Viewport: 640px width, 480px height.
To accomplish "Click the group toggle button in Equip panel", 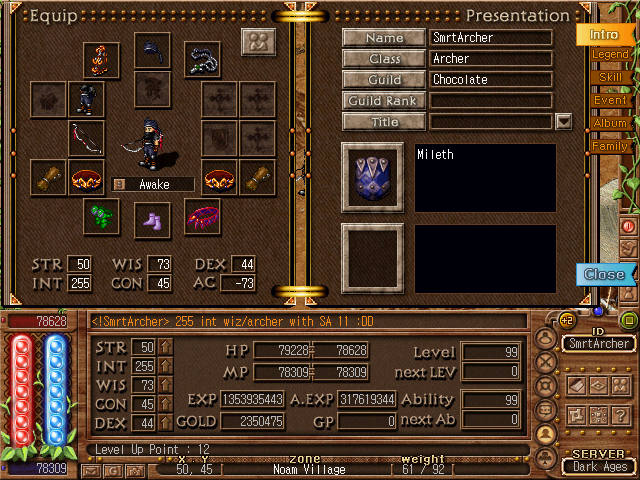I will pyautogui.click(x=259, y=43).
